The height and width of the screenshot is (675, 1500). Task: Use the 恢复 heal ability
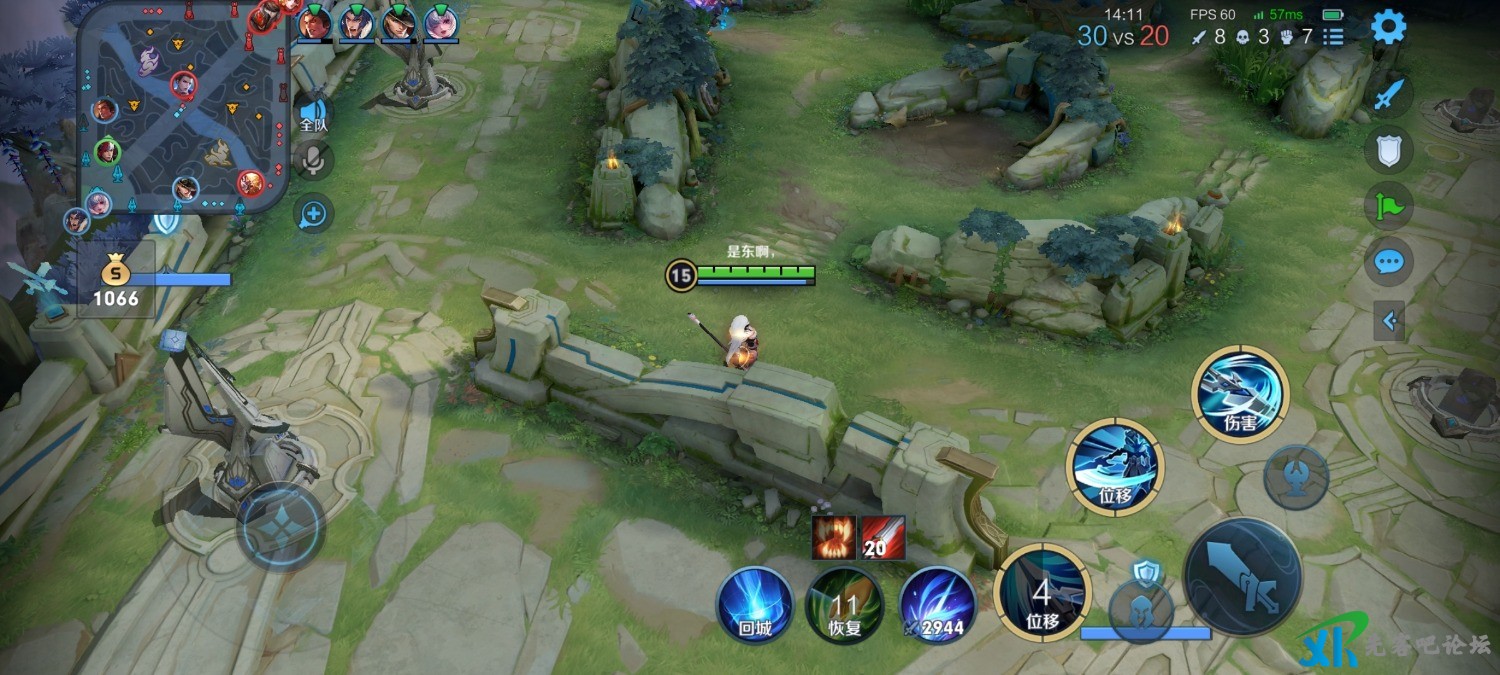[845, 606]
